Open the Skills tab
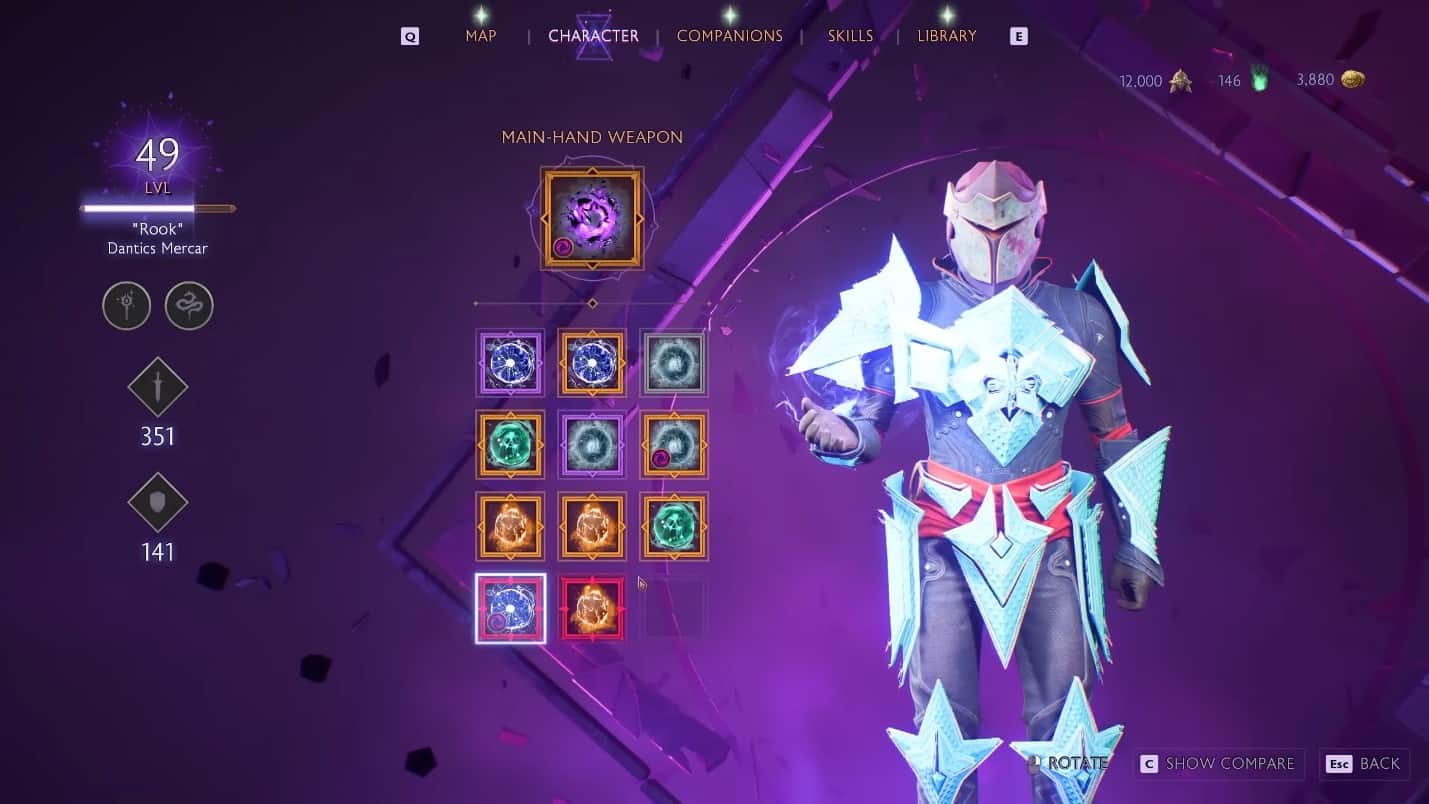Screen dimensions: 1429x804 tap(850, 36)
